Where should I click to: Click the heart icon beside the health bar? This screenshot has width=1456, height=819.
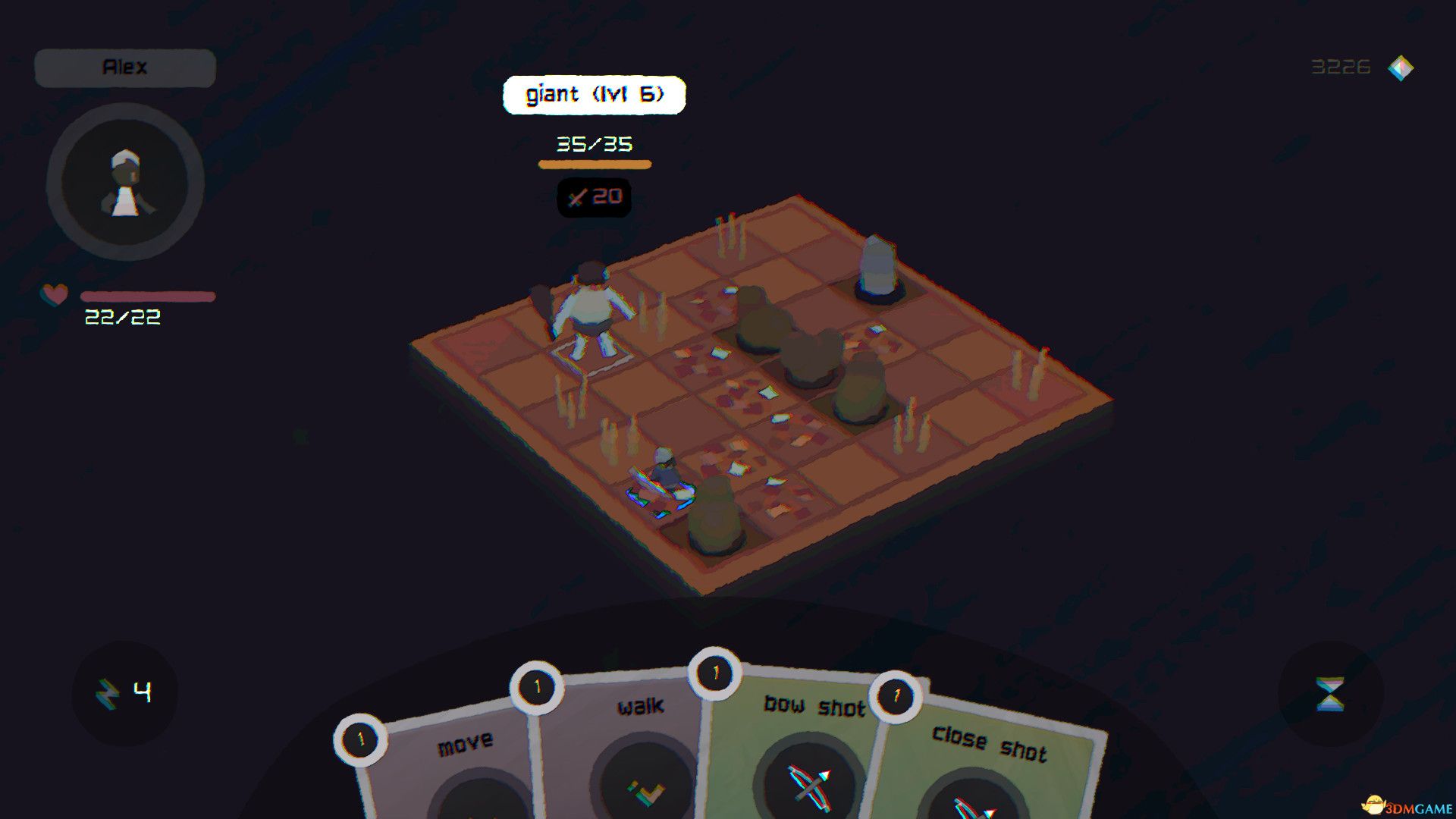click(x=54, y=294)
